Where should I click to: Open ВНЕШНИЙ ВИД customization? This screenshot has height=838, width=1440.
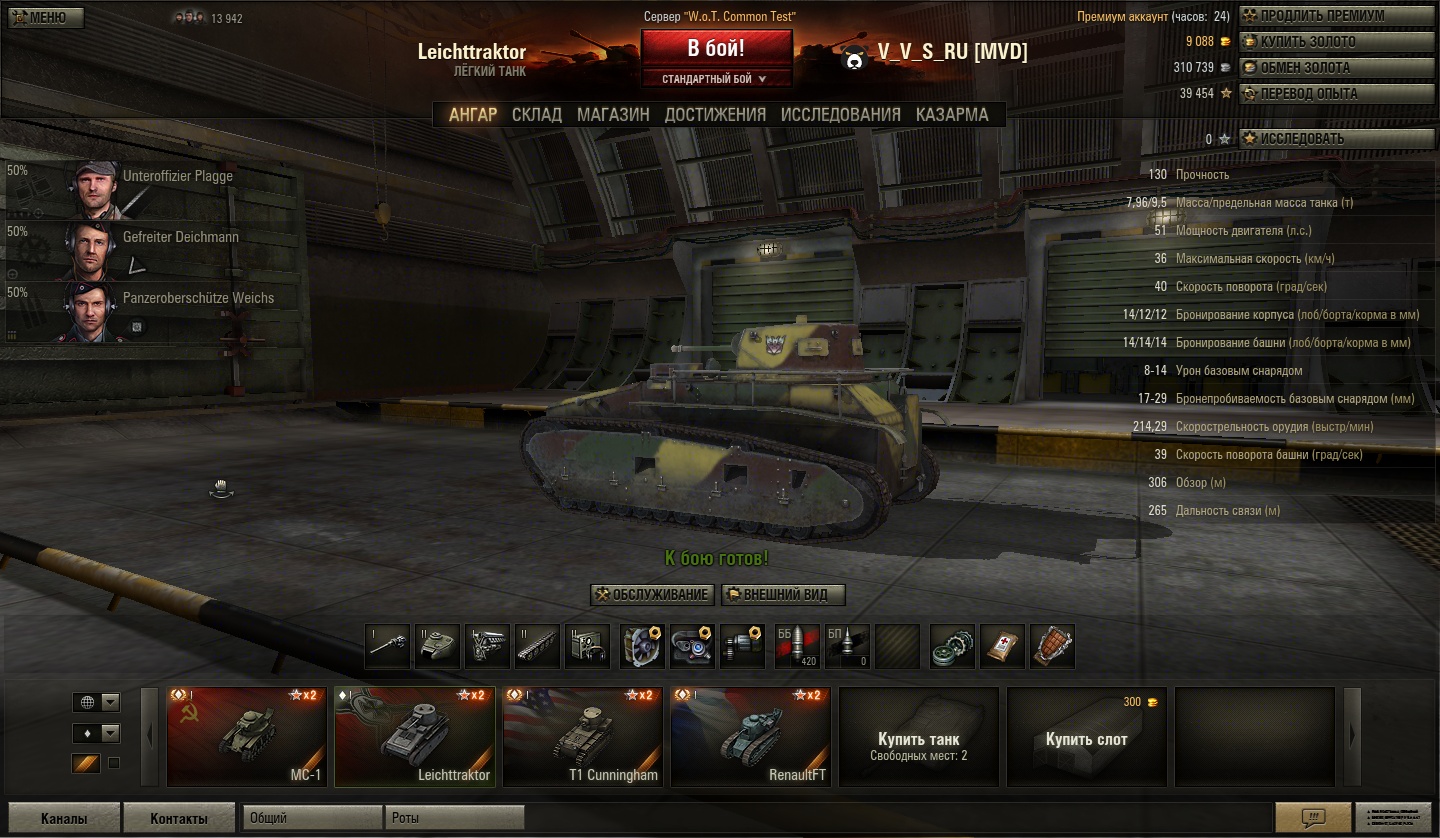point(783,595)
